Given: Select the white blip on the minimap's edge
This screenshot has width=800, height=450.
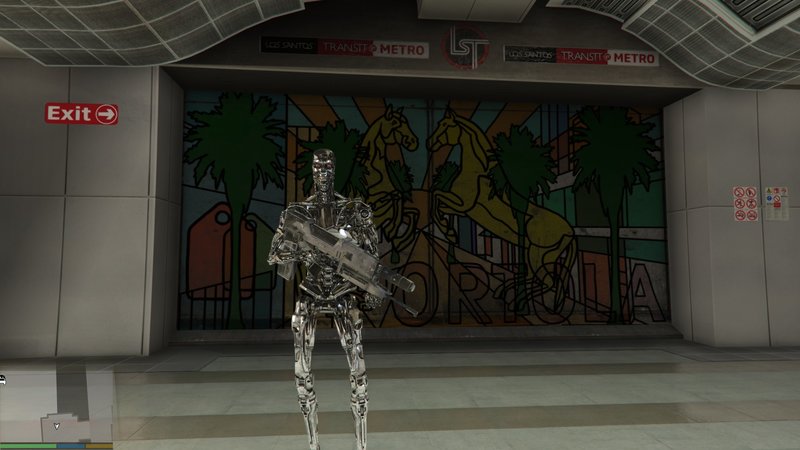Looking at the screenshot, I should coord(3,379).
